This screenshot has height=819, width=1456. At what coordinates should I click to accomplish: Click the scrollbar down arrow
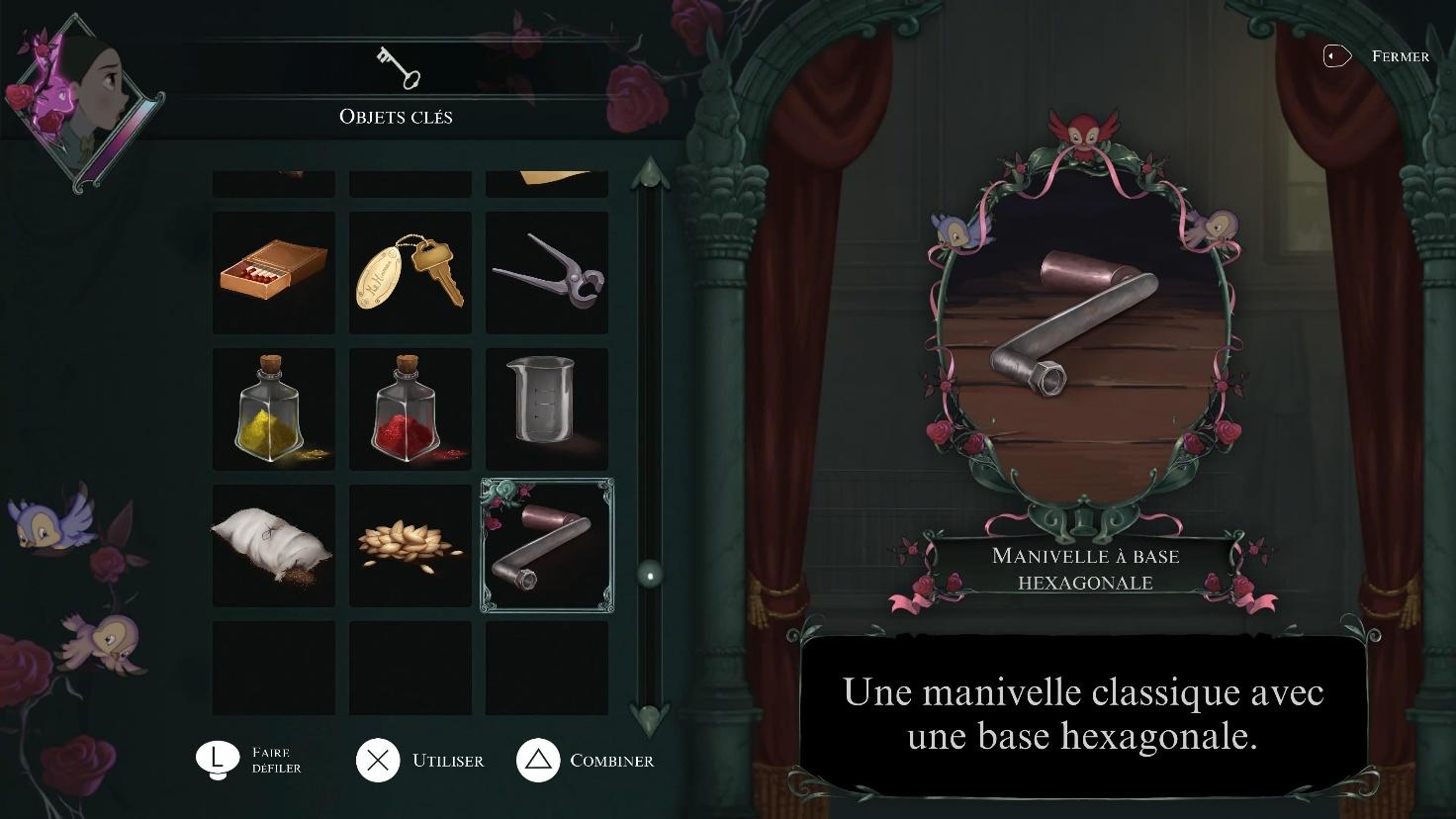tap(650, 715)
